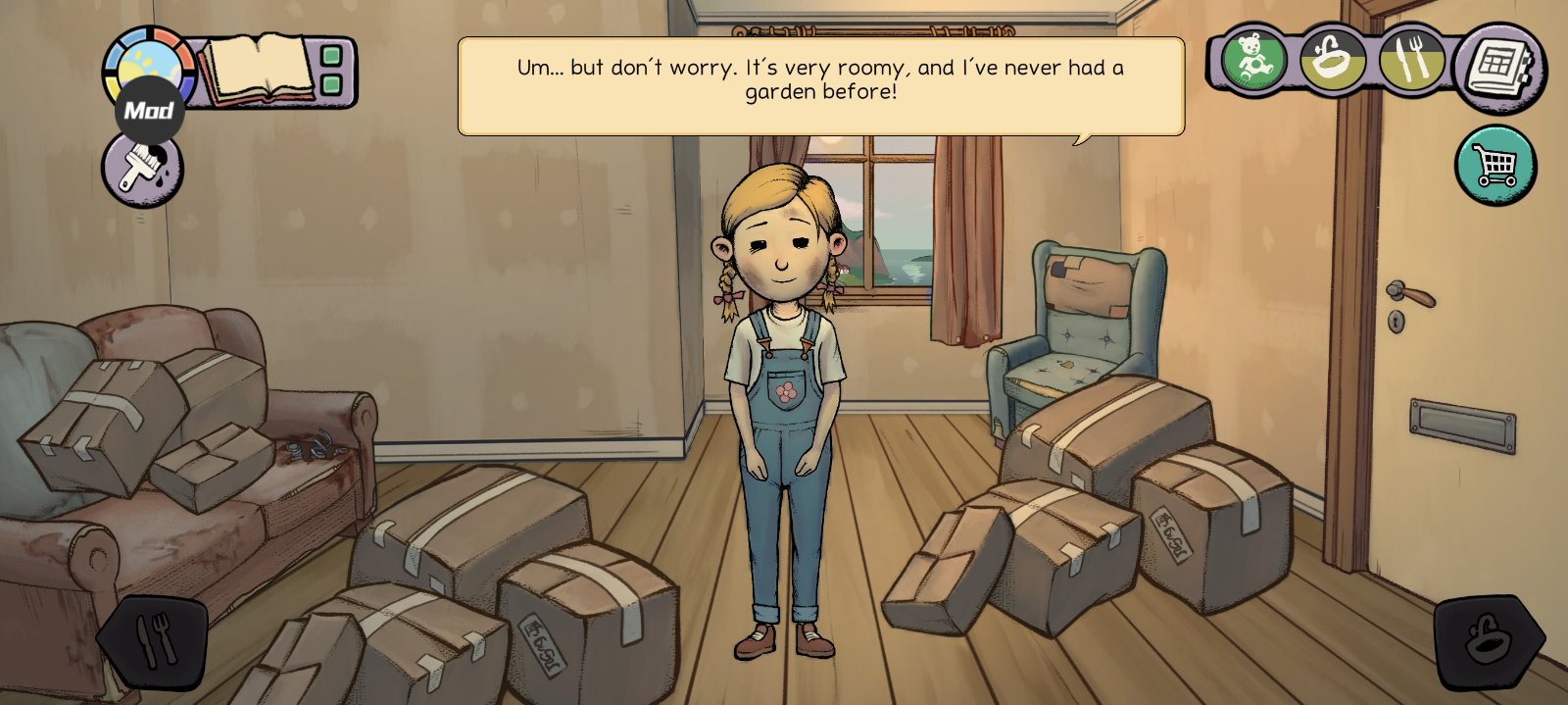Open the calendar notebook

pyautogui.click(x=1499, y=69)
